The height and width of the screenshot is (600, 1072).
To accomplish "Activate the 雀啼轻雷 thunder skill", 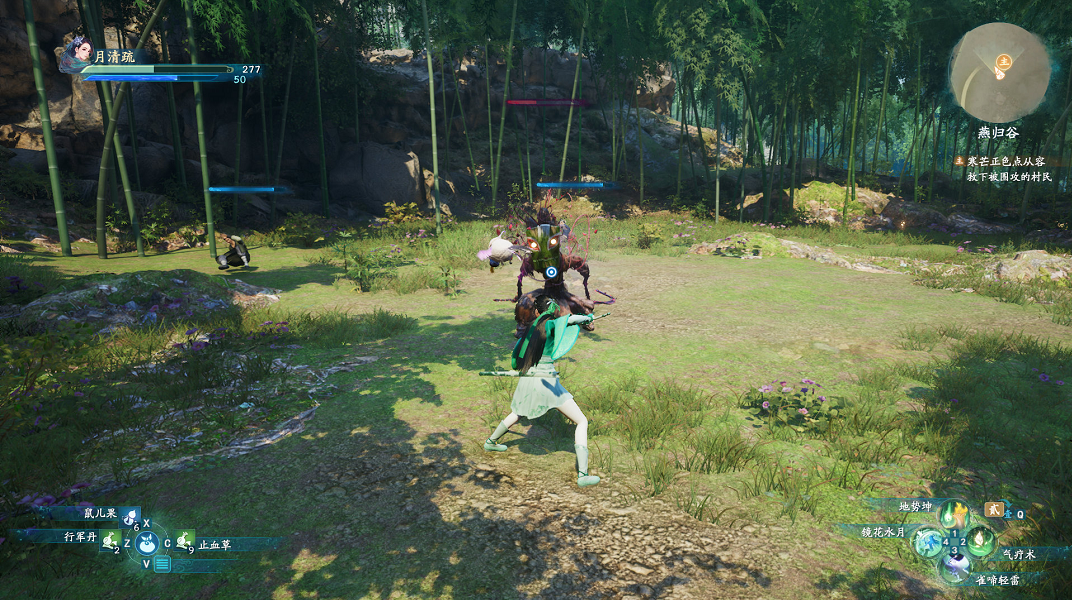I will pos(955,568).
